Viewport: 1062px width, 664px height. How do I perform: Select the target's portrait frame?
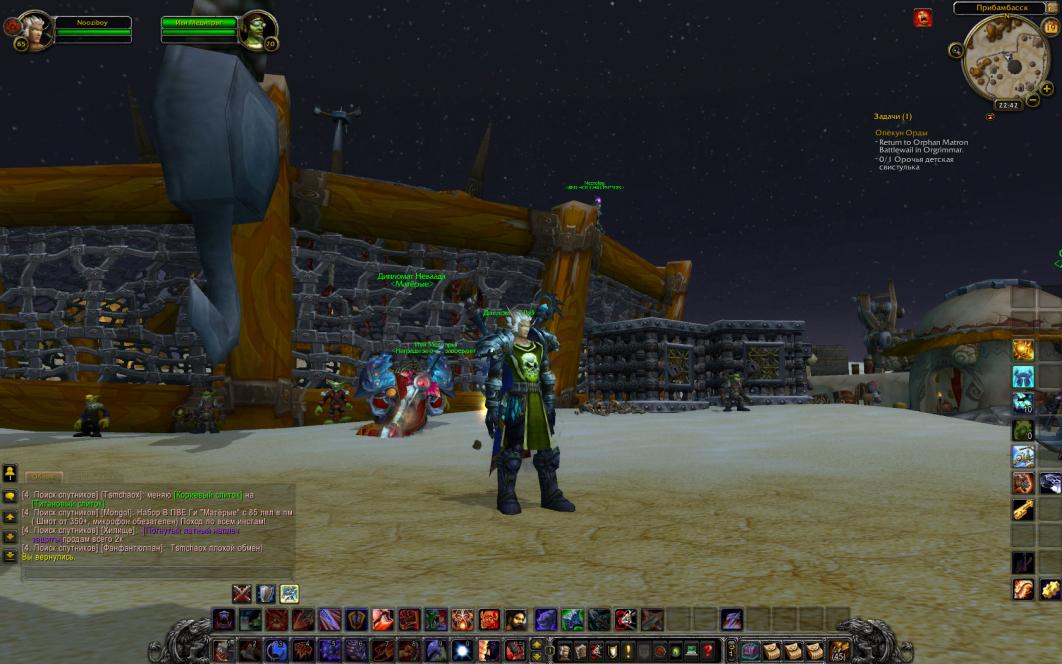(x=257, y=29)
